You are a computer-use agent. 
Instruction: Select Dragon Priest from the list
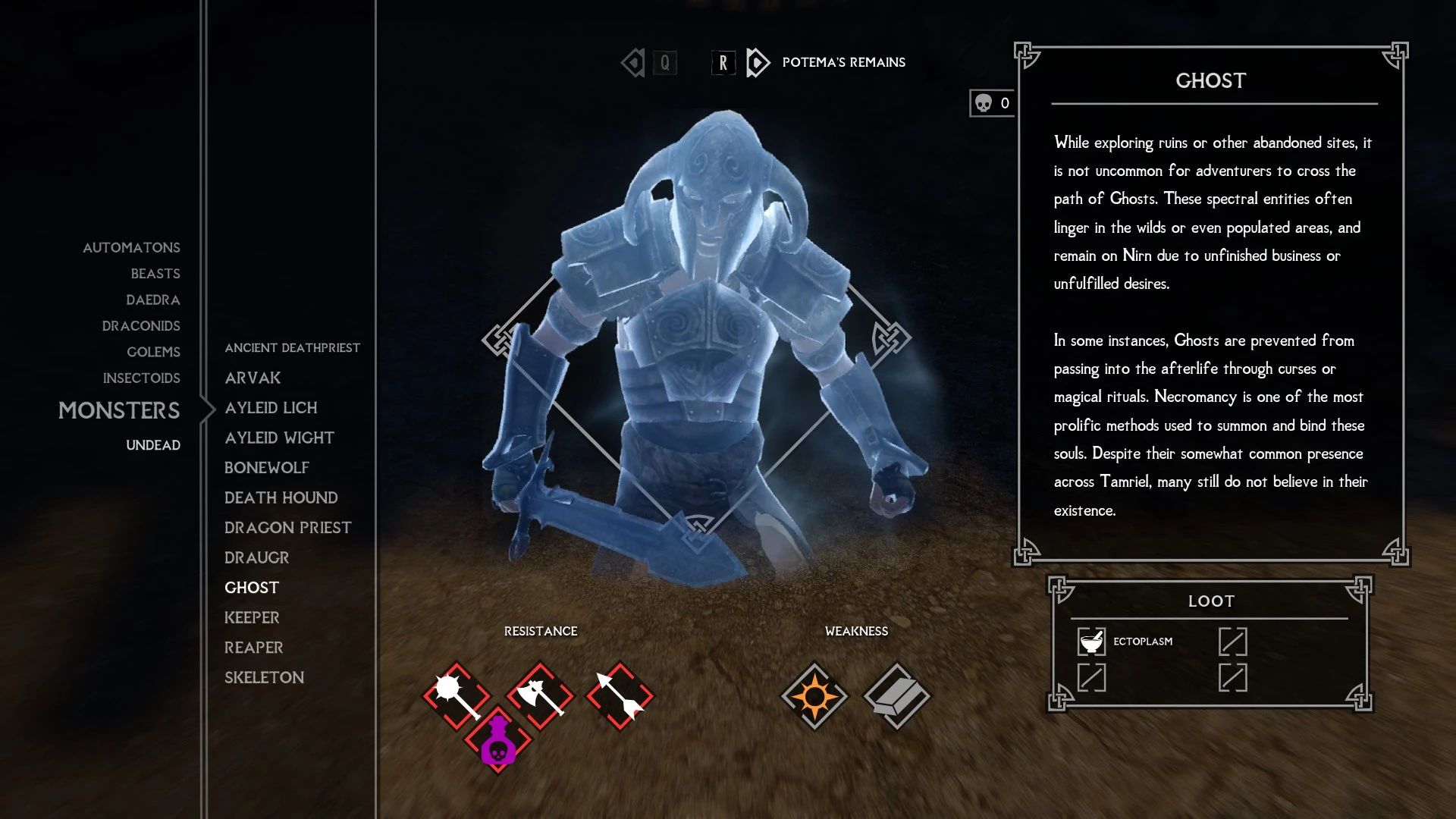point(287,527)
